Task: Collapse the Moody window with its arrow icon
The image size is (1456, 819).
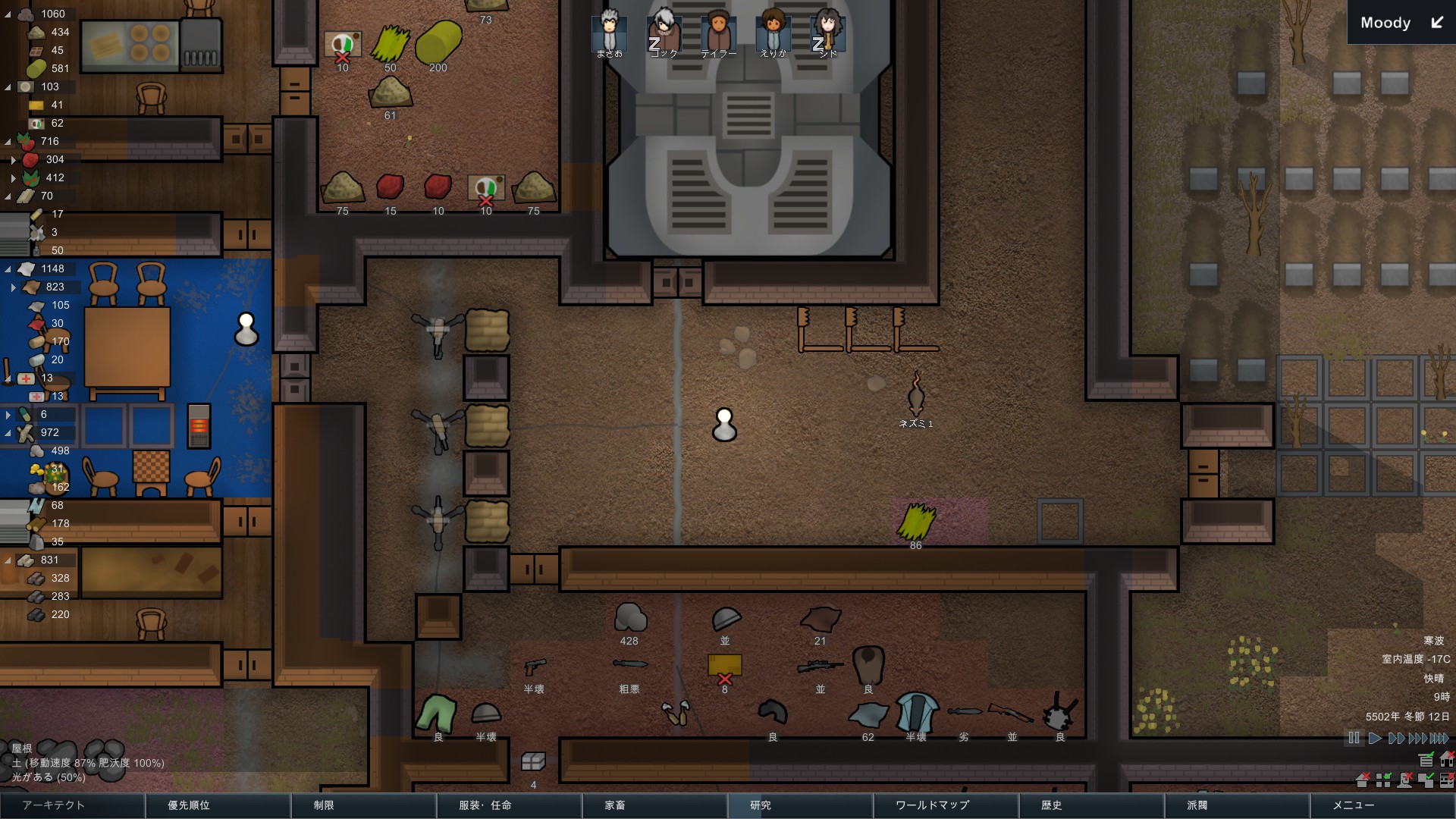Action: point(1436,23)
